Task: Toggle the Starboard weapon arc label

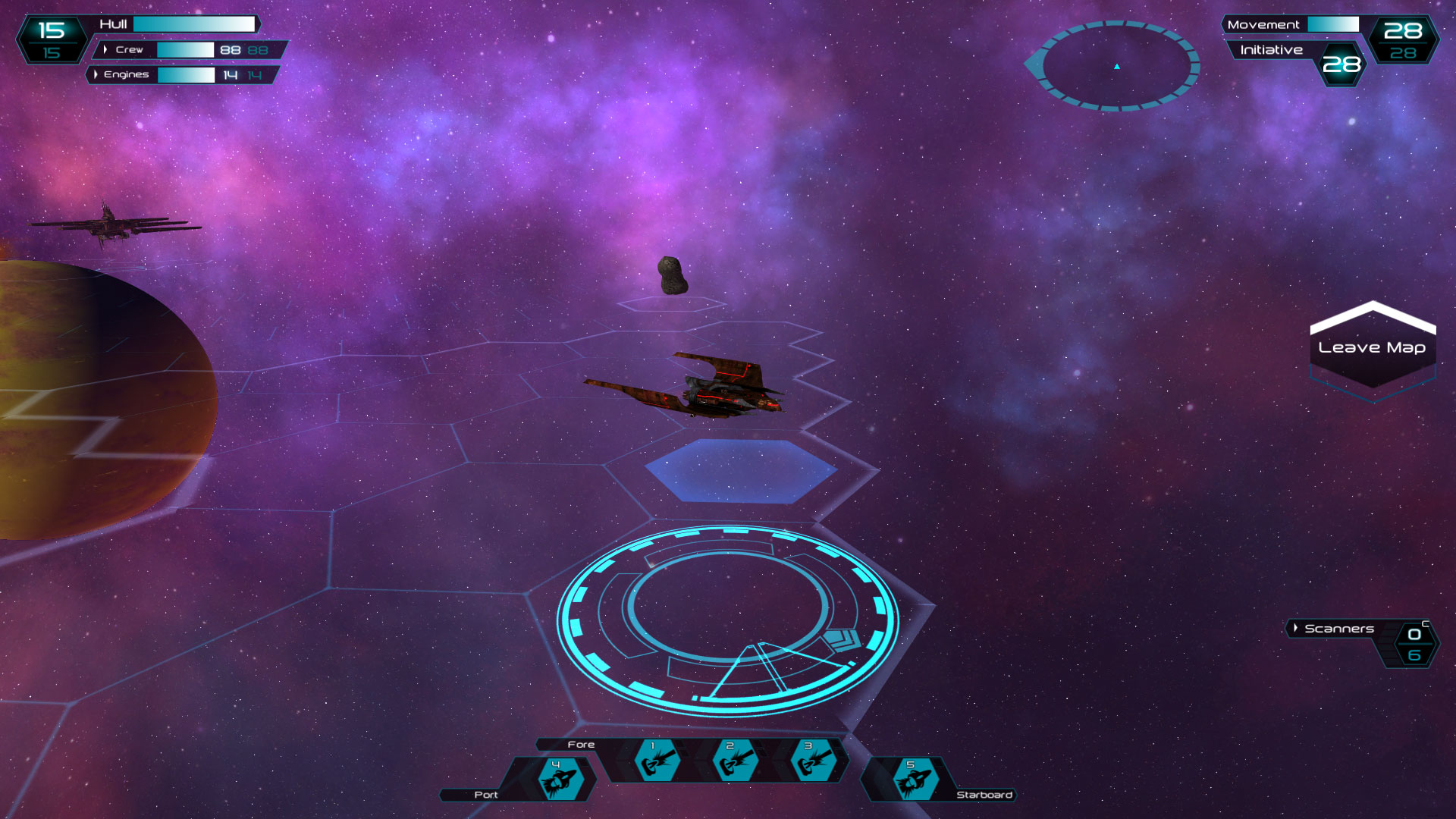Action: pos(986,795)
